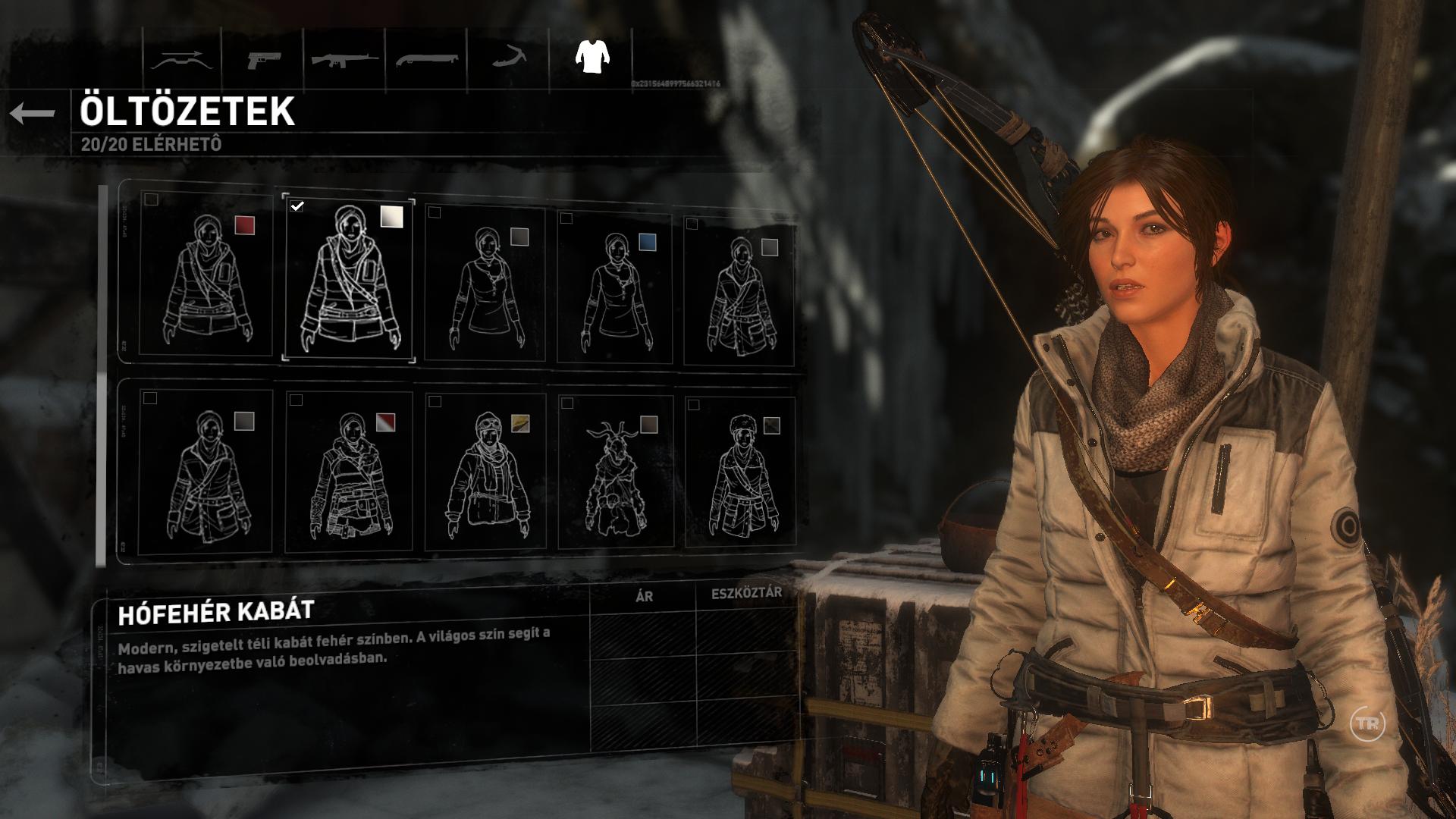This screenshot has height=819, width=1456.
Task: Select the checked white jacket outfit
Action: (x=349, y=279)
